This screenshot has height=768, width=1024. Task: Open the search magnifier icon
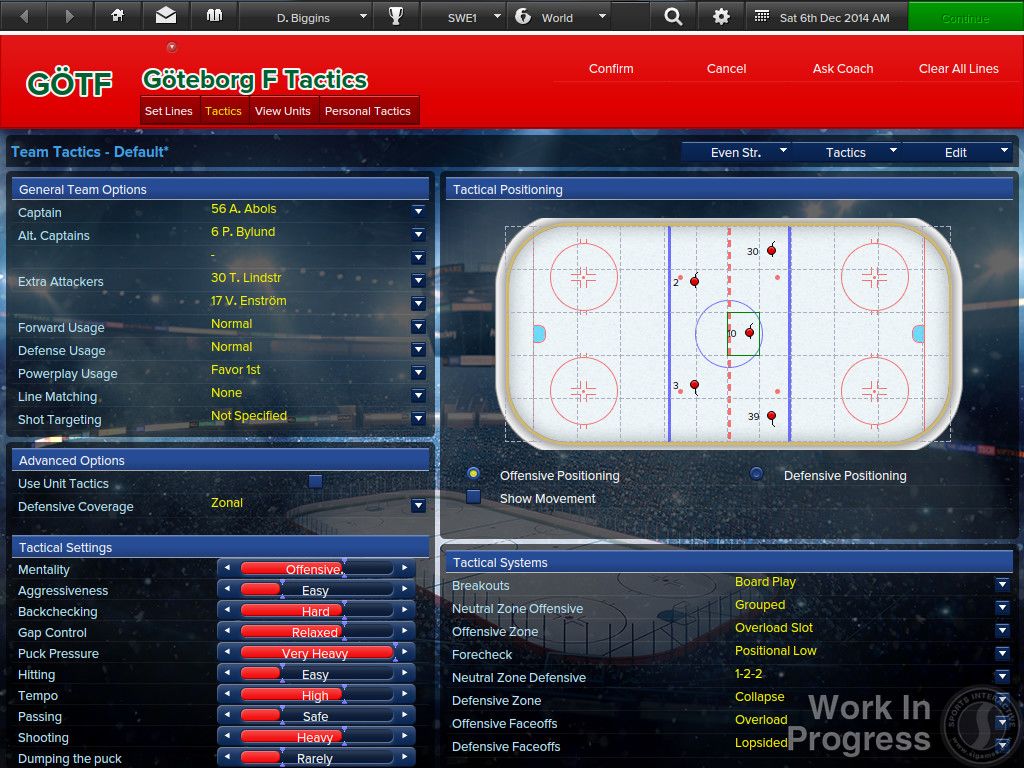point(673,17)
